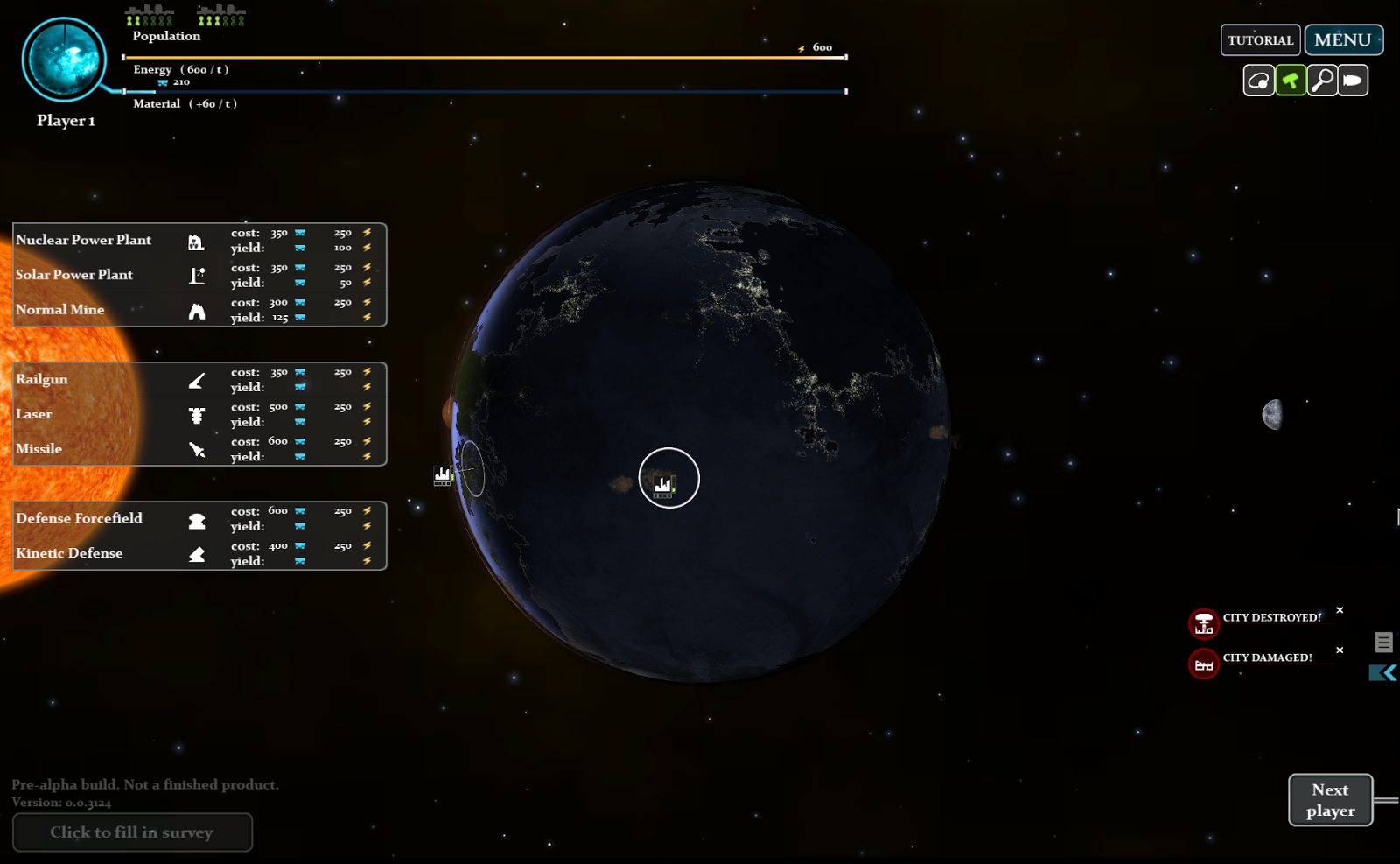Click the Kinetic Defense icon
This screenshot has width=1400, height=864.
tap(197, 554)
